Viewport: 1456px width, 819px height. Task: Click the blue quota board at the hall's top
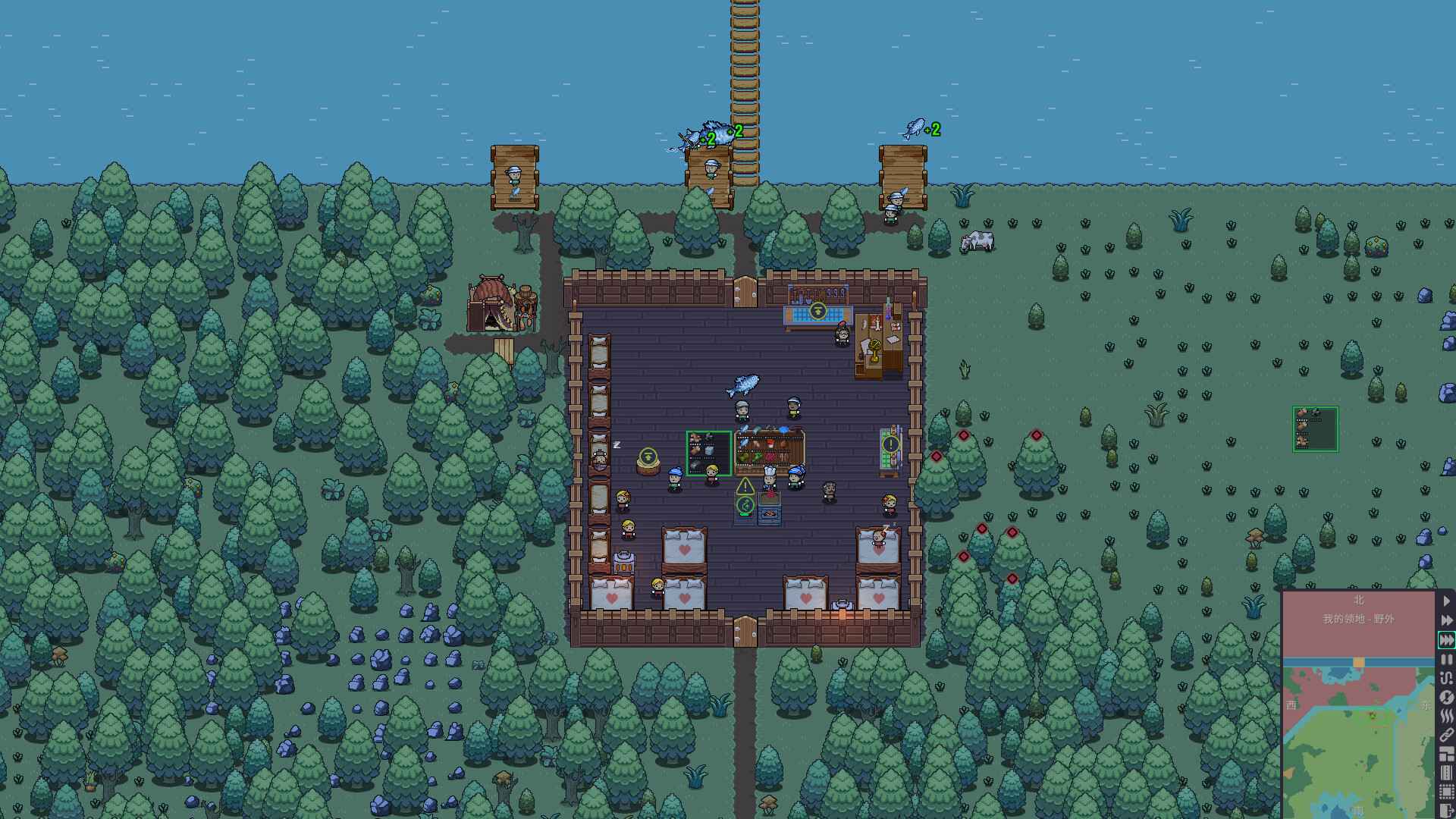click(817, 312)
